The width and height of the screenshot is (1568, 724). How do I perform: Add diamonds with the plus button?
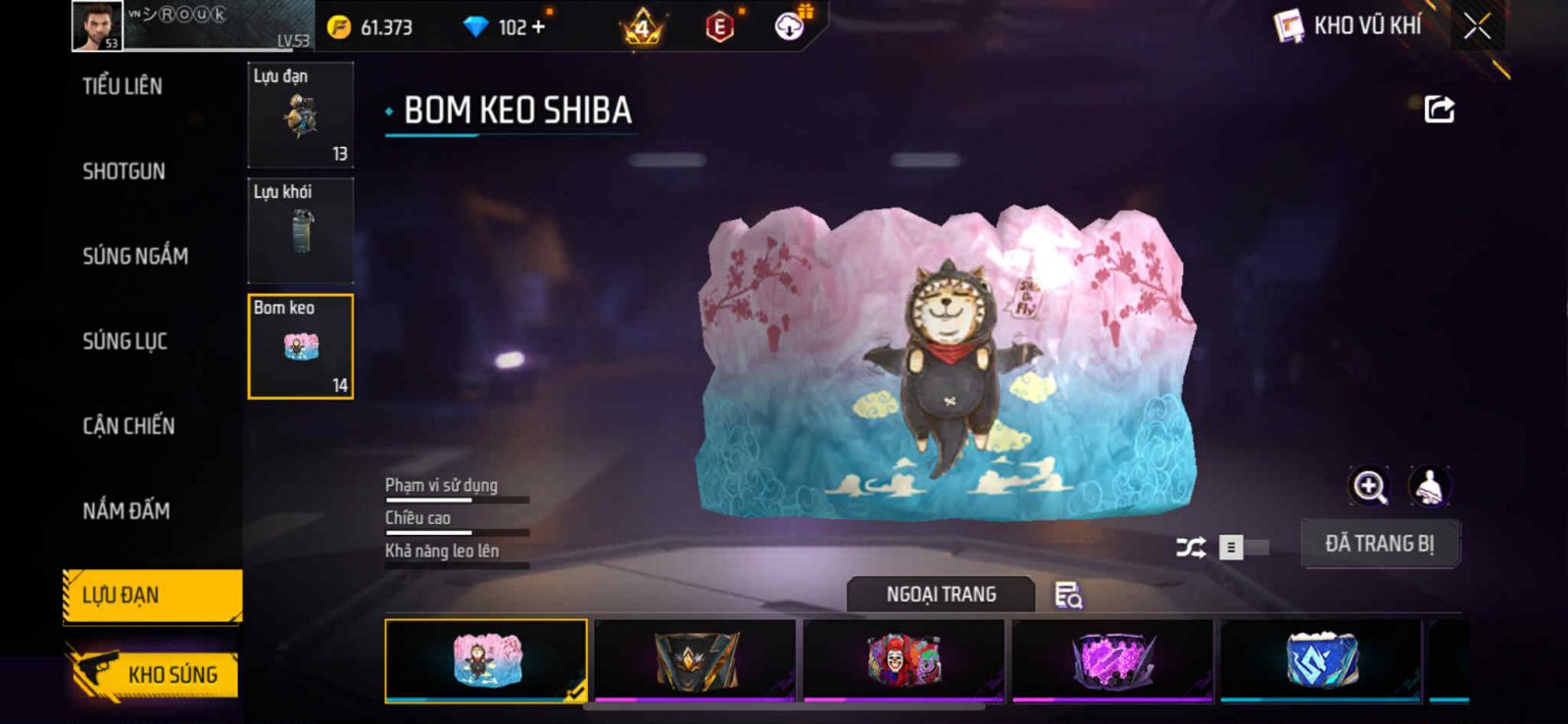[537, 27]
